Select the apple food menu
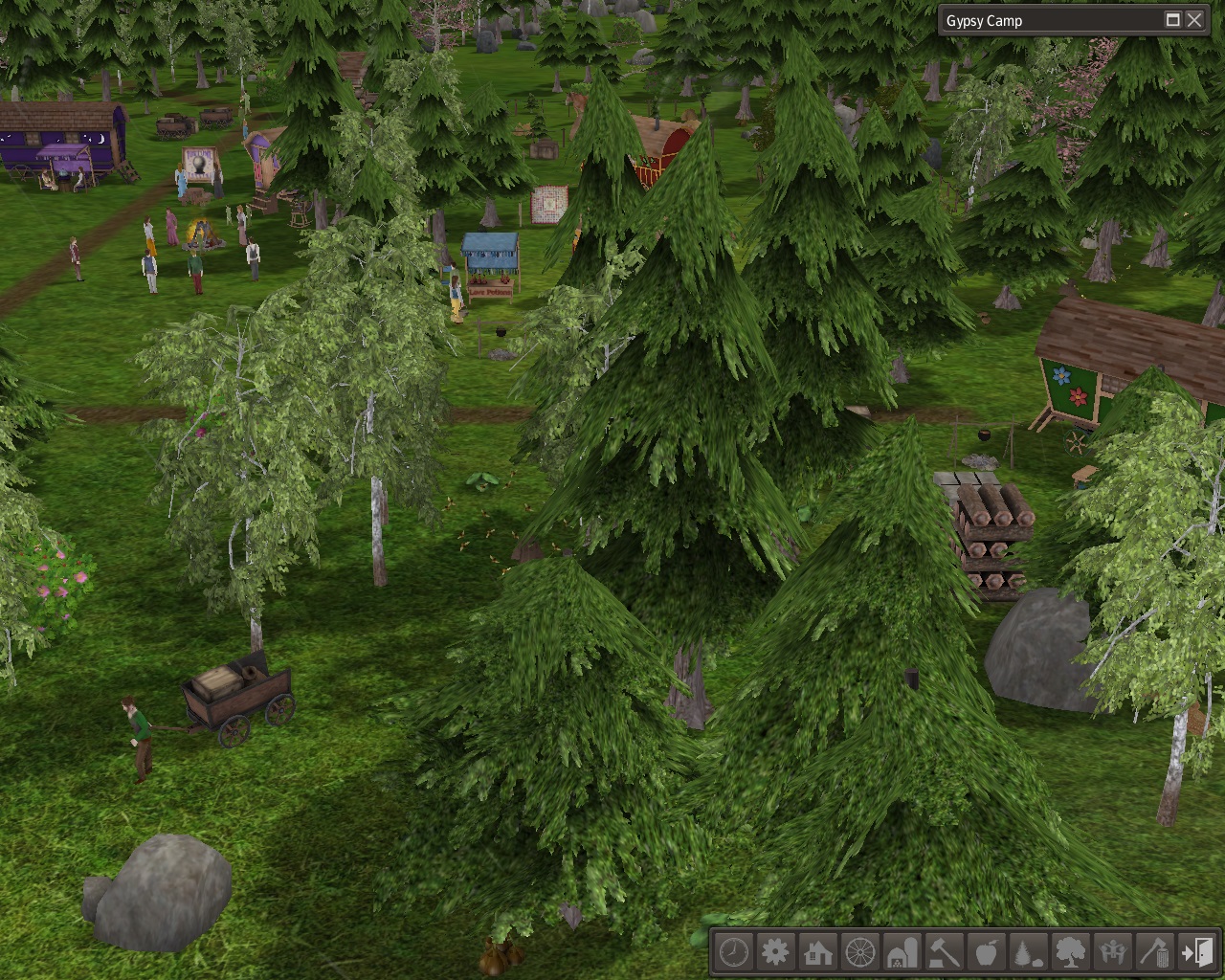This screenshot has width=1225, height=980. tap(986, 952)
